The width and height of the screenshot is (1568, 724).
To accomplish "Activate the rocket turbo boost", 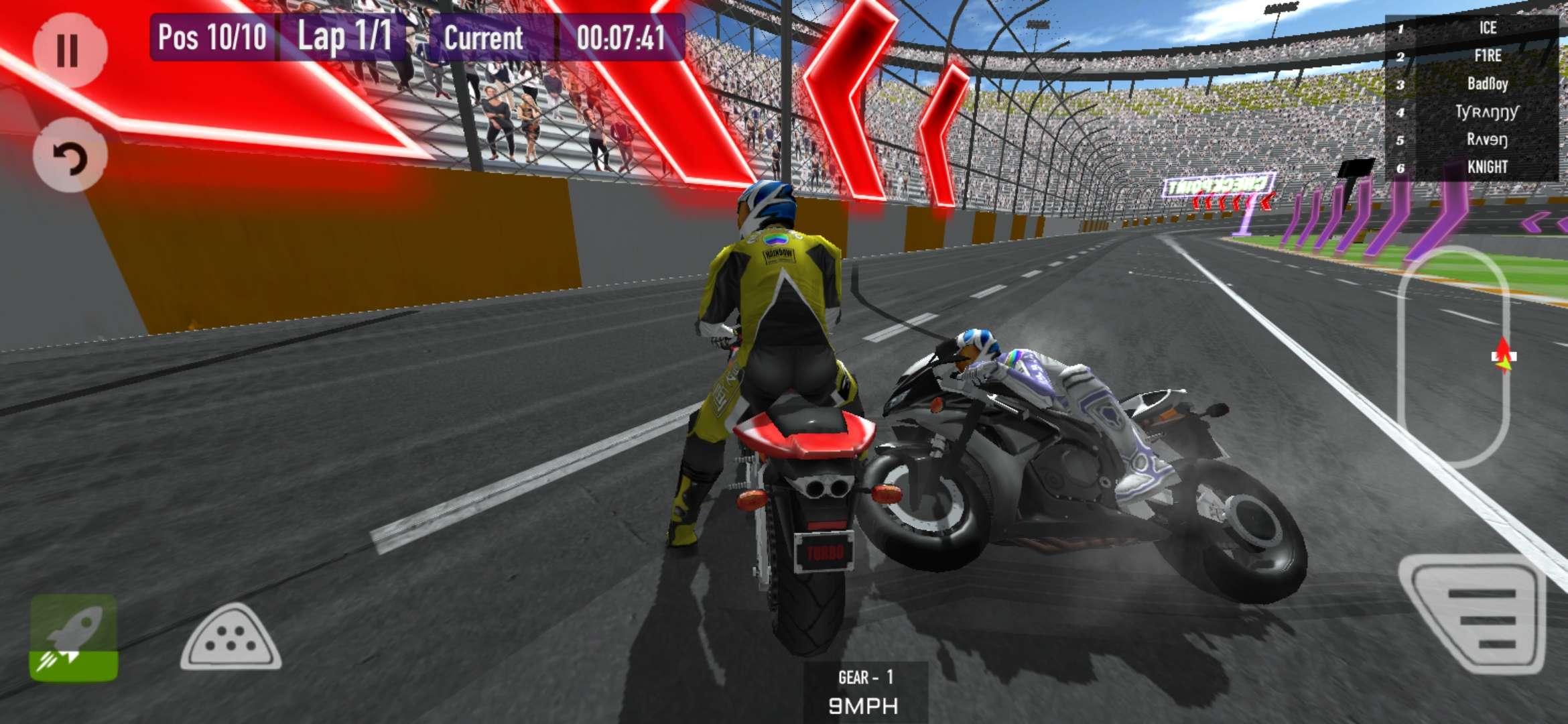I will click(x=74, y=638).
